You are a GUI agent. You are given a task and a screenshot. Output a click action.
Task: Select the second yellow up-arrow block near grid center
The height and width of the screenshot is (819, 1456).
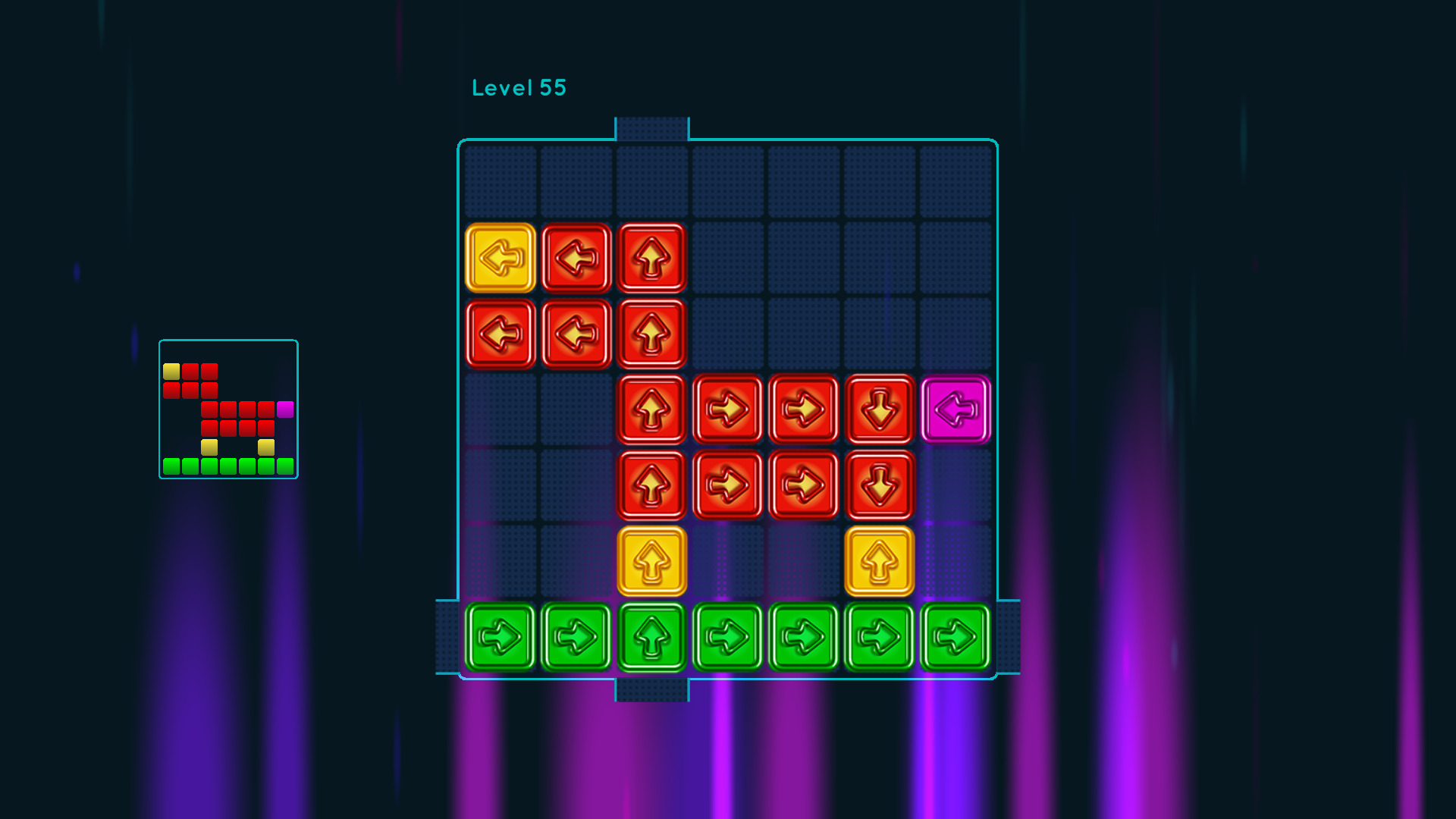tap(879, 560)
